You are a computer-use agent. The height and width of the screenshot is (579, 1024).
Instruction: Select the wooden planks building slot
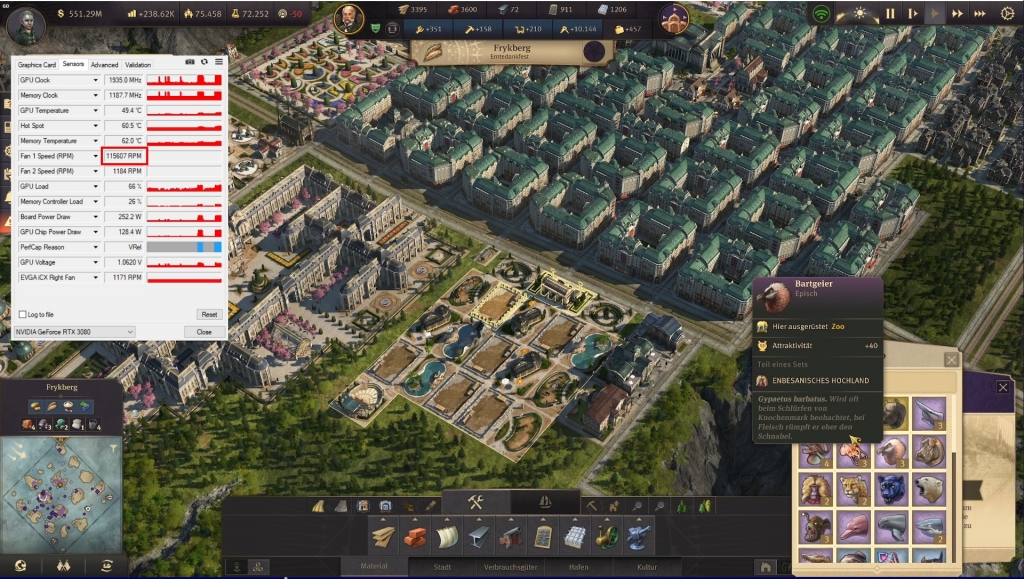(x=385, y=537)
